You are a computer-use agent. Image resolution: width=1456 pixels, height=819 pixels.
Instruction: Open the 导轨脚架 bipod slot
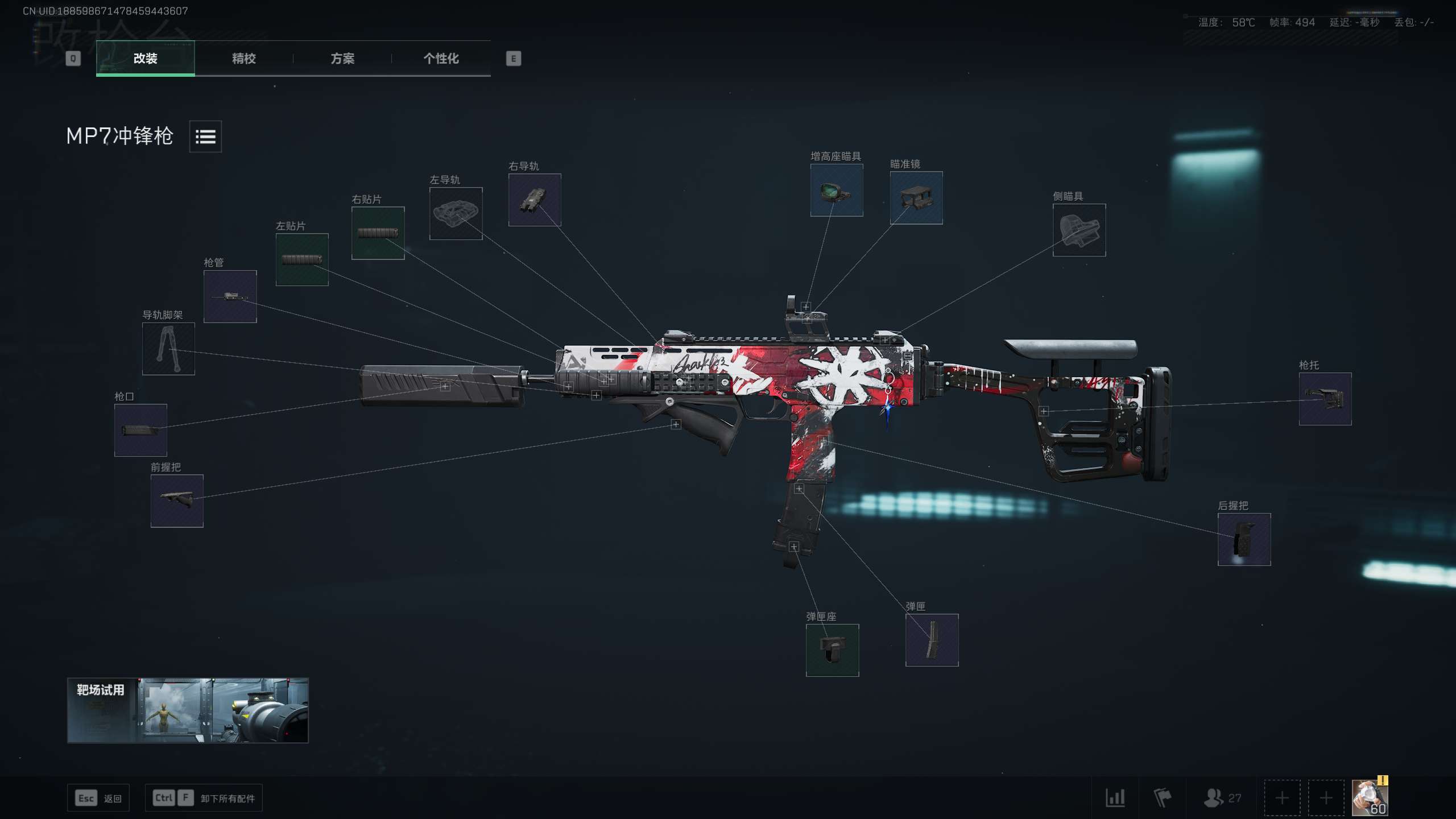168,349
